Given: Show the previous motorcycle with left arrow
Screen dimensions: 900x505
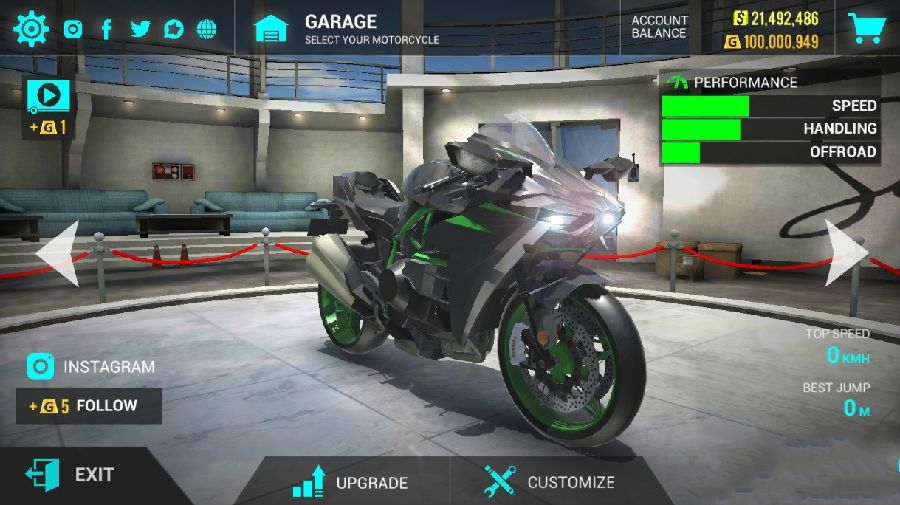Looking at the screenshot, I should [x=56, y=254].
